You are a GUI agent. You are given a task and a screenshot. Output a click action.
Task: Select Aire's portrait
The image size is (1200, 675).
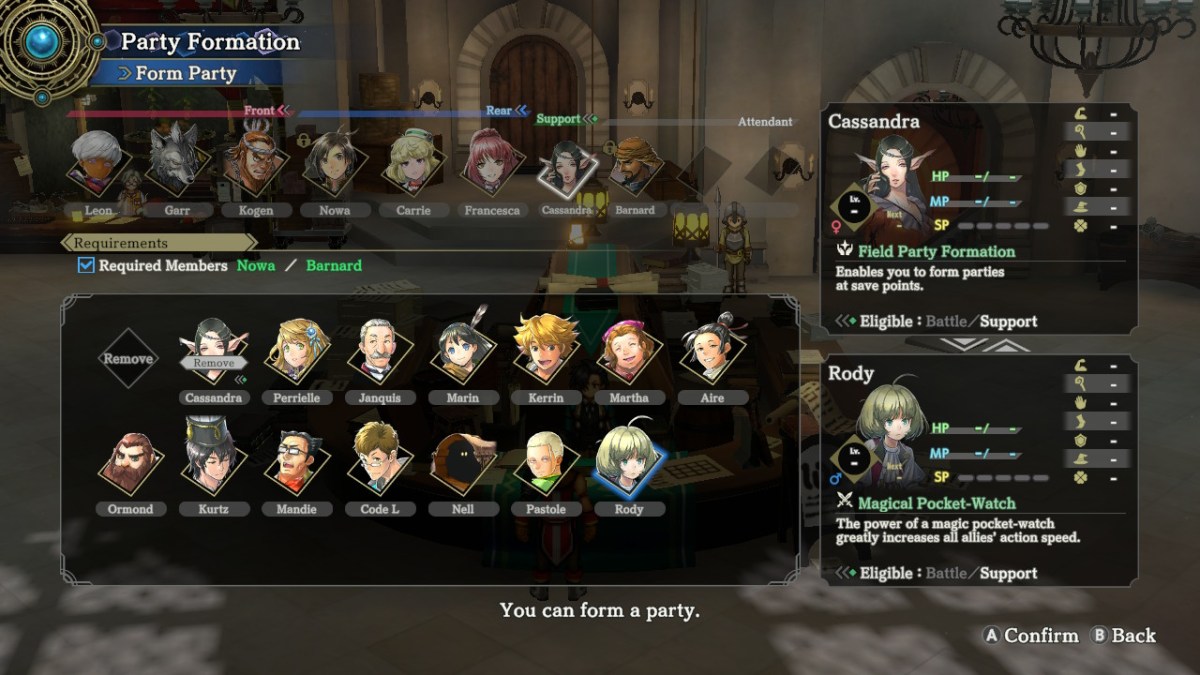[713, 352]
